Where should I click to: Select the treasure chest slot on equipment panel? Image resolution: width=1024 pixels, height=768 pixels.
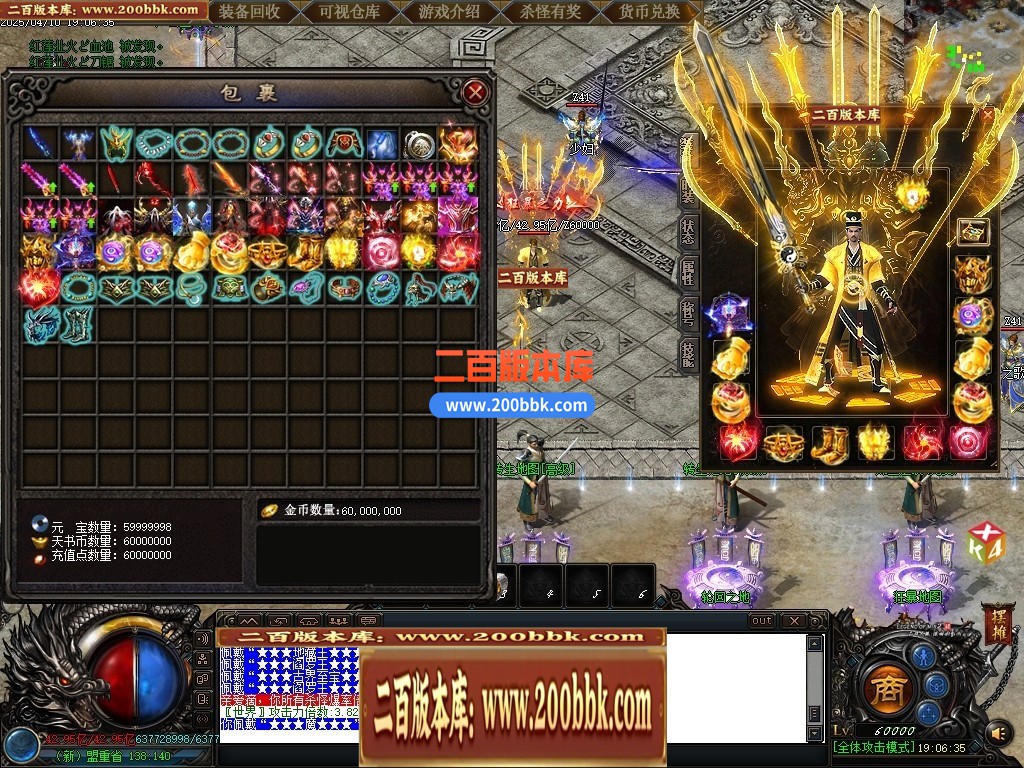pos(972,232)
